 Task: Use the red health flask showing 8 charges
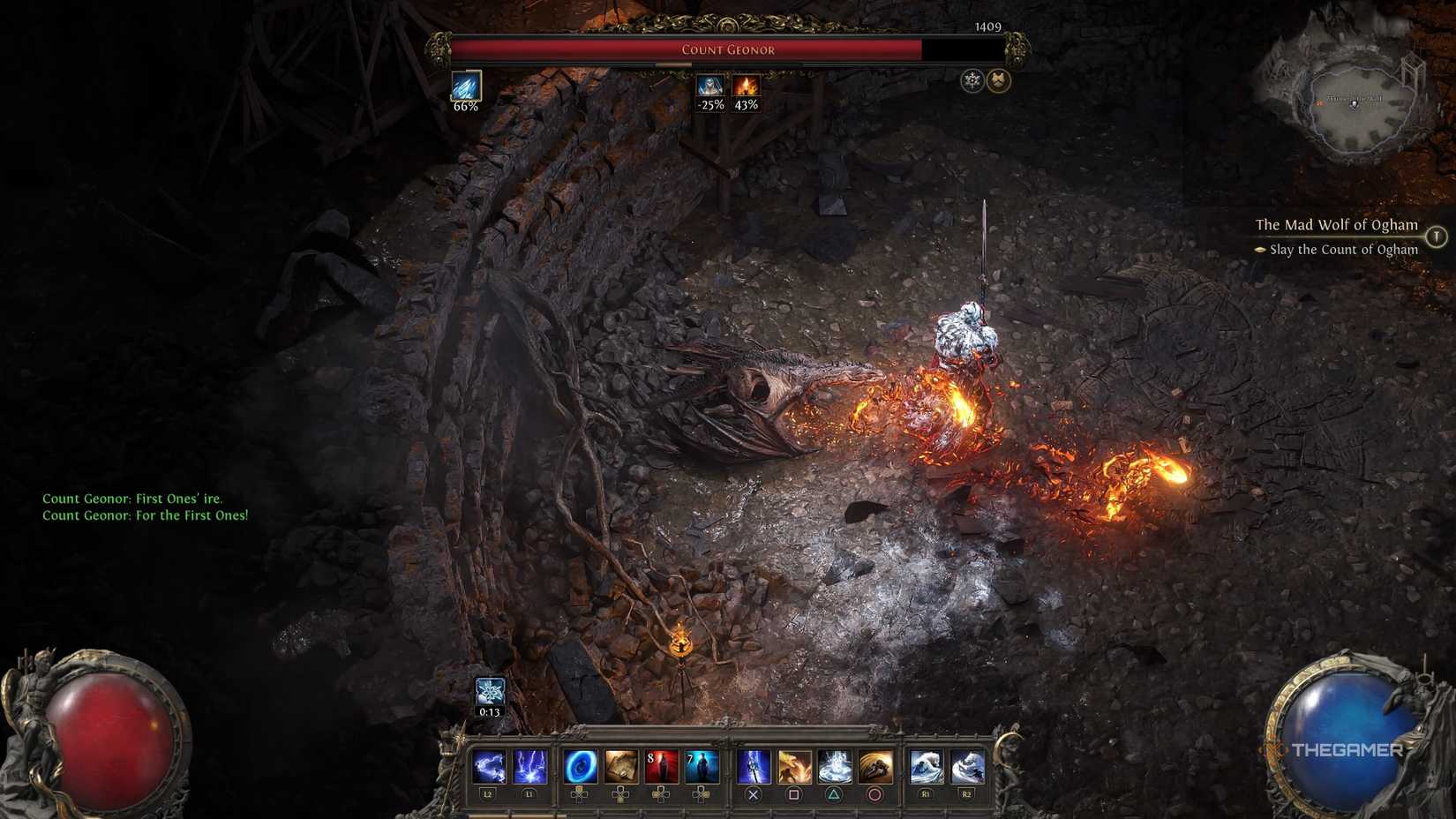(661, 766)
